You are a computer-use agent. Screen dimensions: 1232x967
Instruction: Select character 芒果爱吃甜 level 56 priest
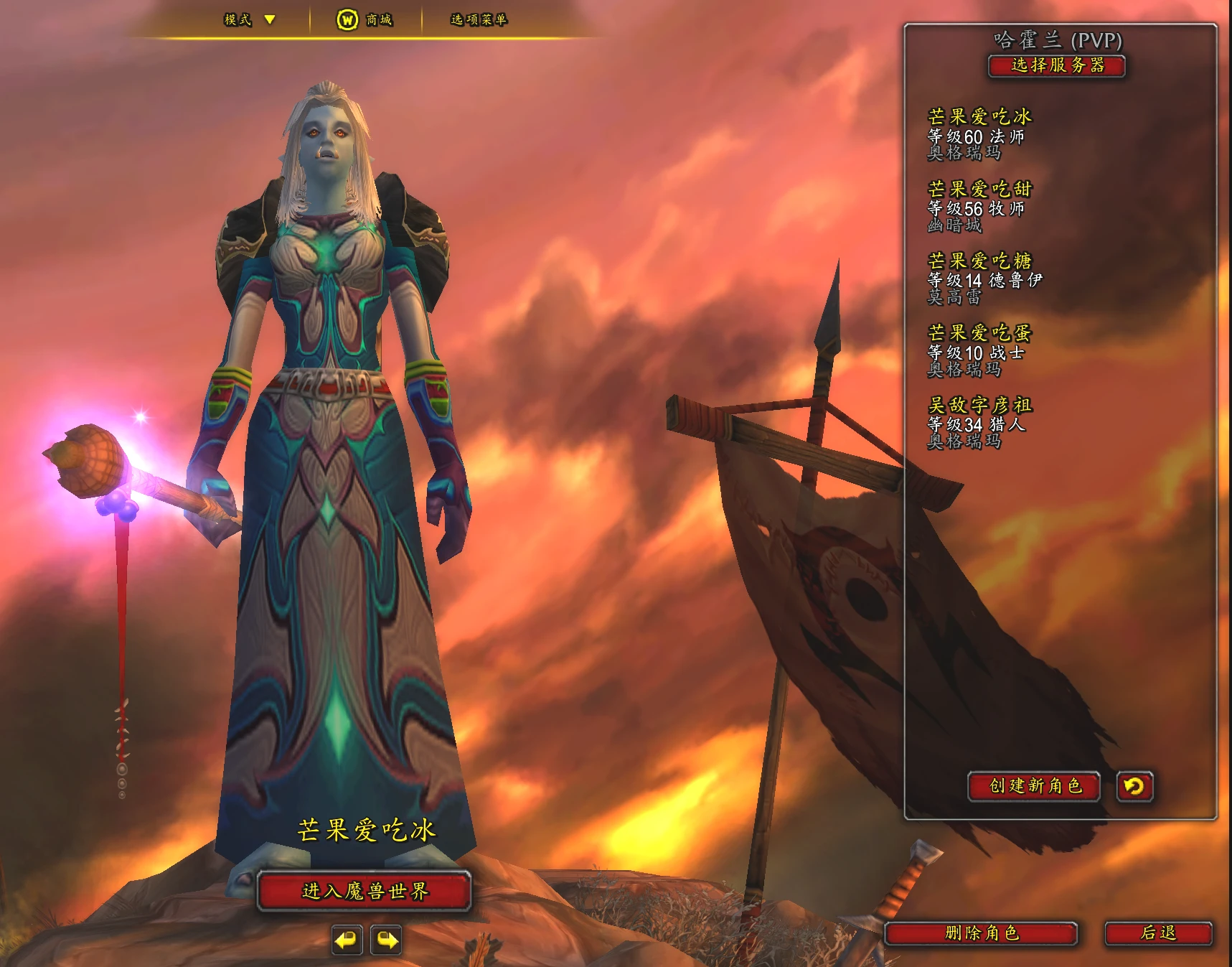tap(979, 207)
